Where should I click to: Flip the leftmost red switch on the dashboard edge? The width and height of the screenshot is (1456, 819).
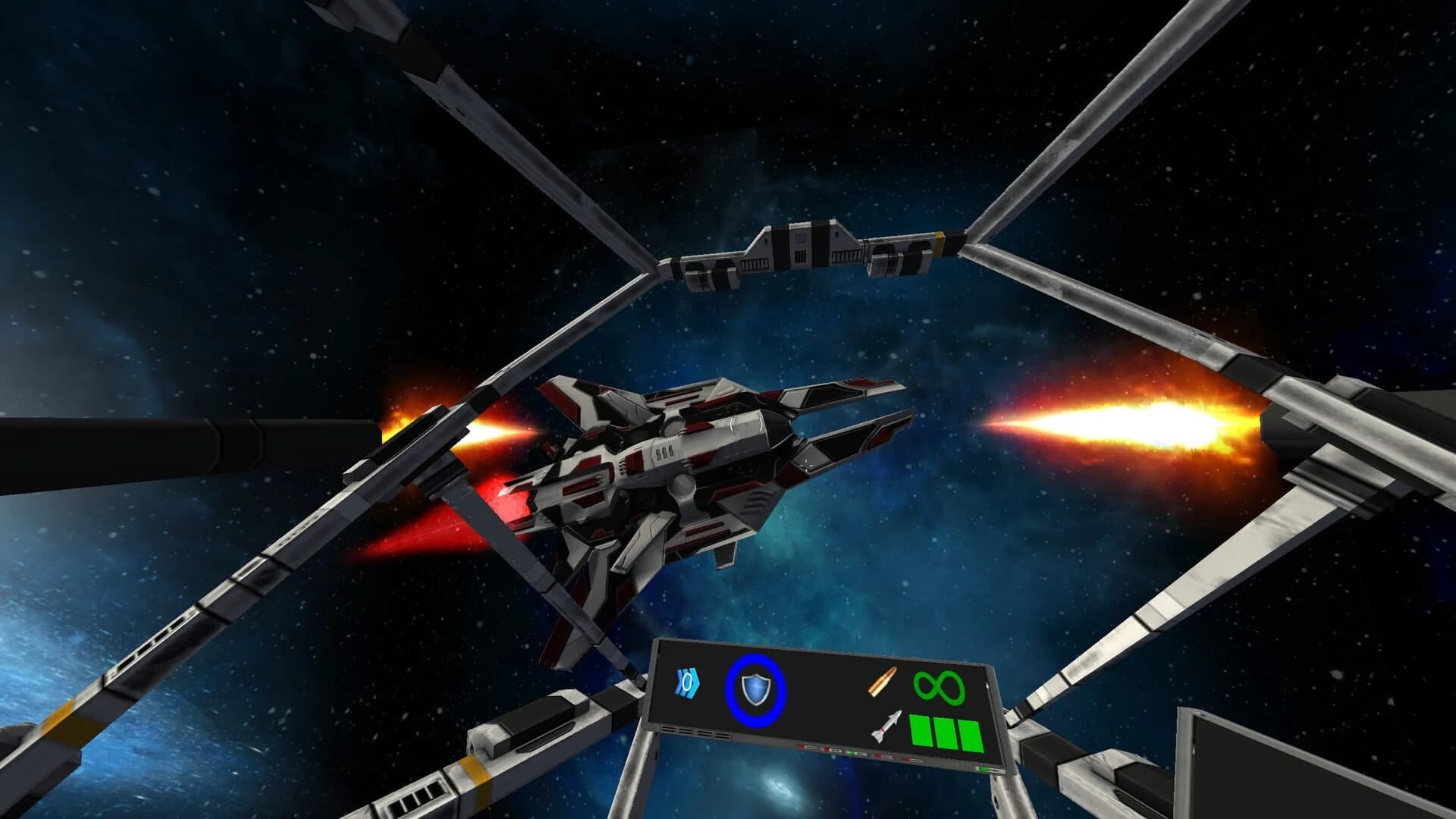pyautogui.click(x=802, y=746)
